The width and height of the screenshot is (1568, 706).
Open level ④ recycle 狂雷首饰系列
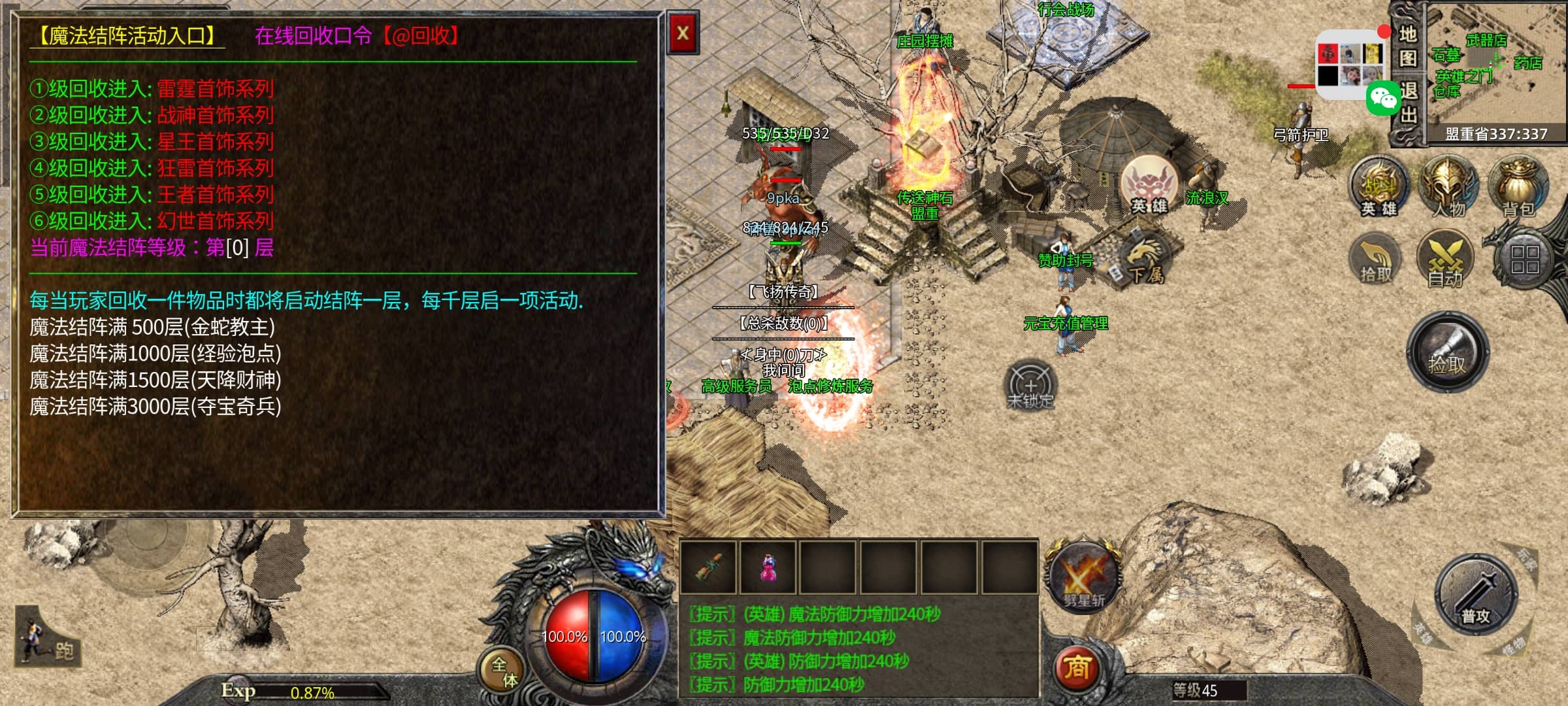(215, 169)
